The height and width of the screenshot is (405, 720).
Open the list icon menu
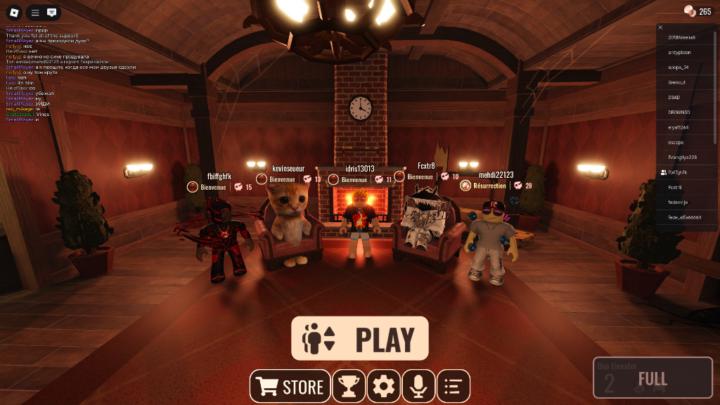point(453,386)
